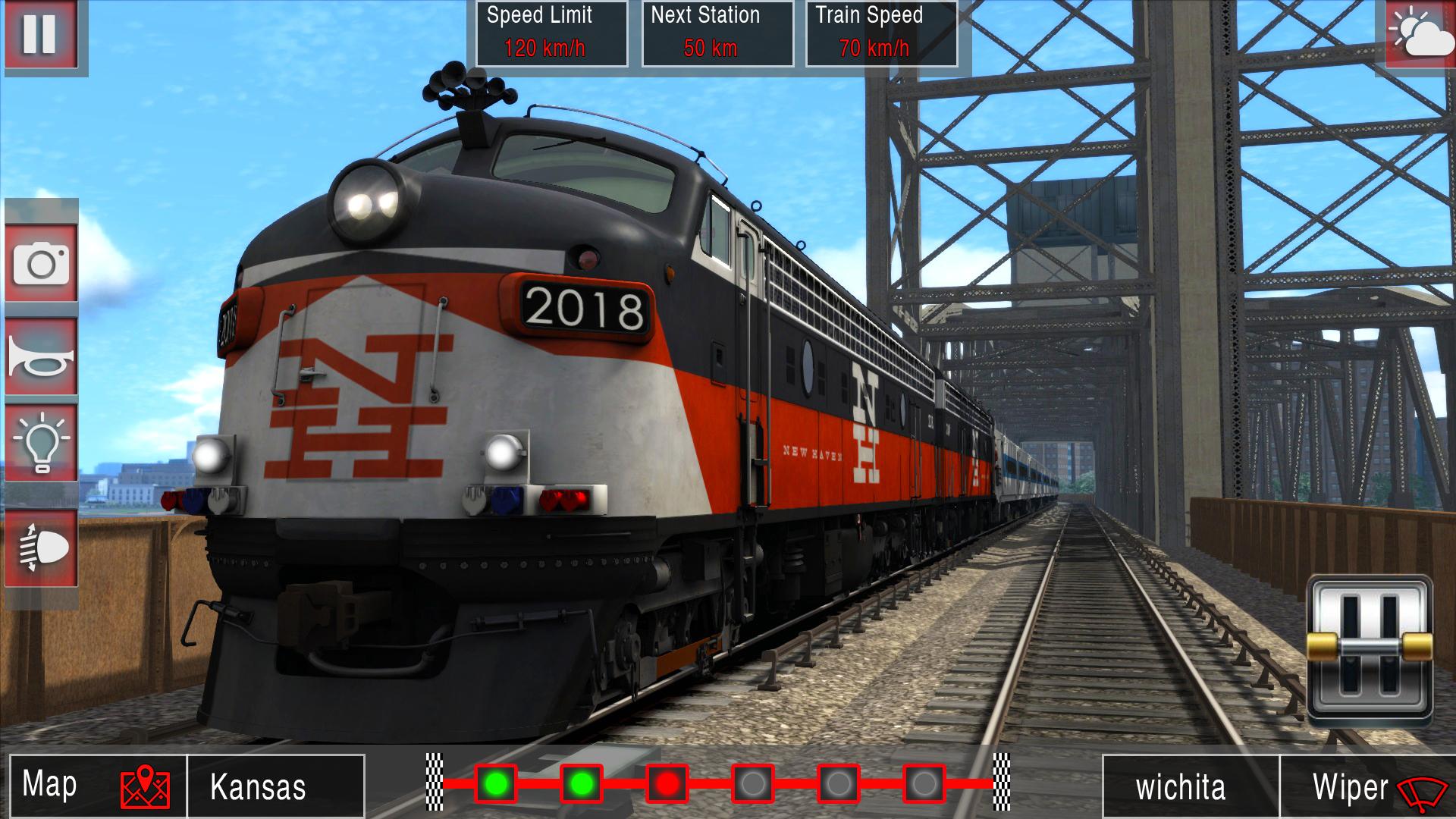1456x819 pixels.
Task: Check the Next Station panel
Action: [x=719, y=33]
